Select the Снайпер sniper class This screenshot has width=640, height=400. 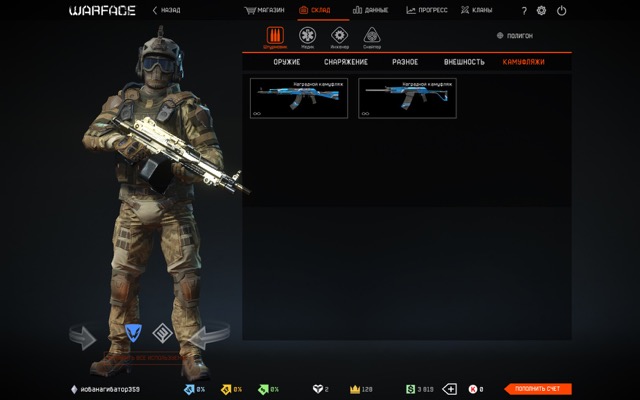pos(371,36)
